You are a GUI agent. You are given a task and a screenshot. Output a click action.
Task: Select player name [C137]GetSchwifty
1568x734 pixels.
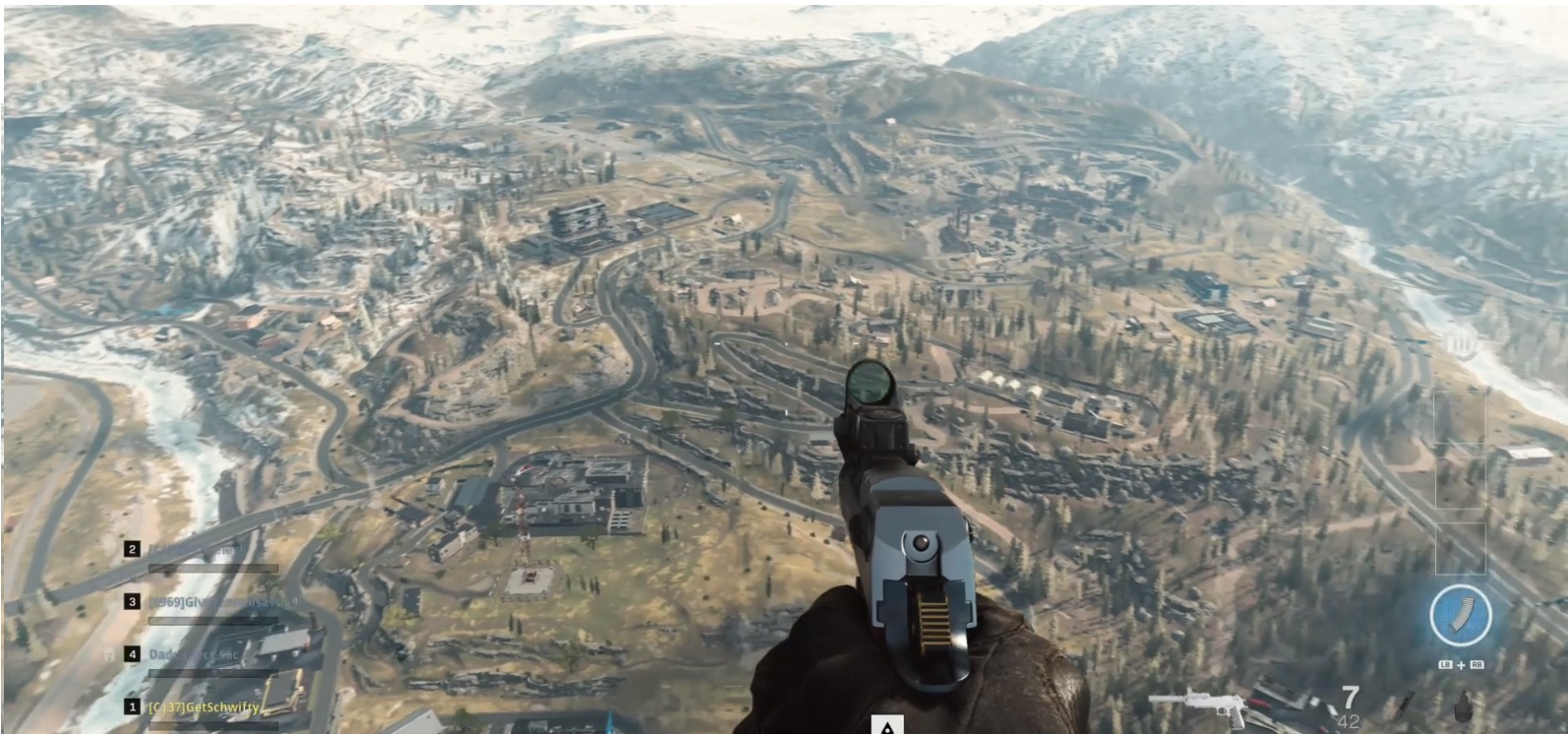click(x=205, y=707)
